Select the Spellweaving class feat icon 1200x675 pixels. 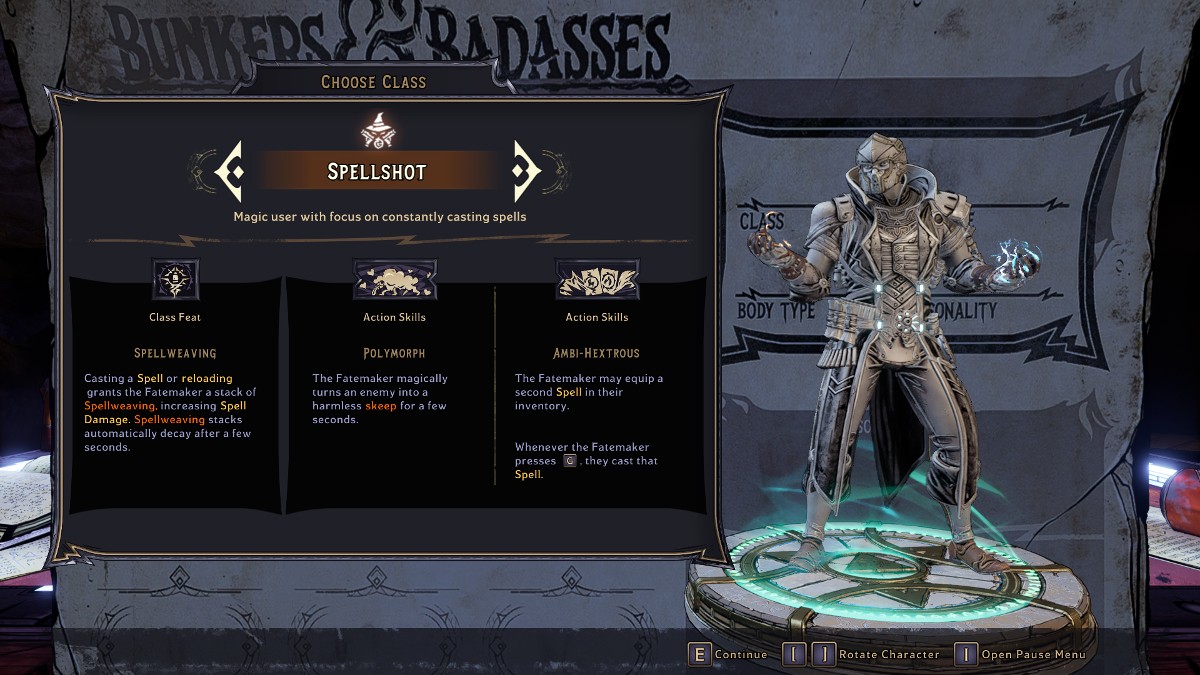[176, 279]
